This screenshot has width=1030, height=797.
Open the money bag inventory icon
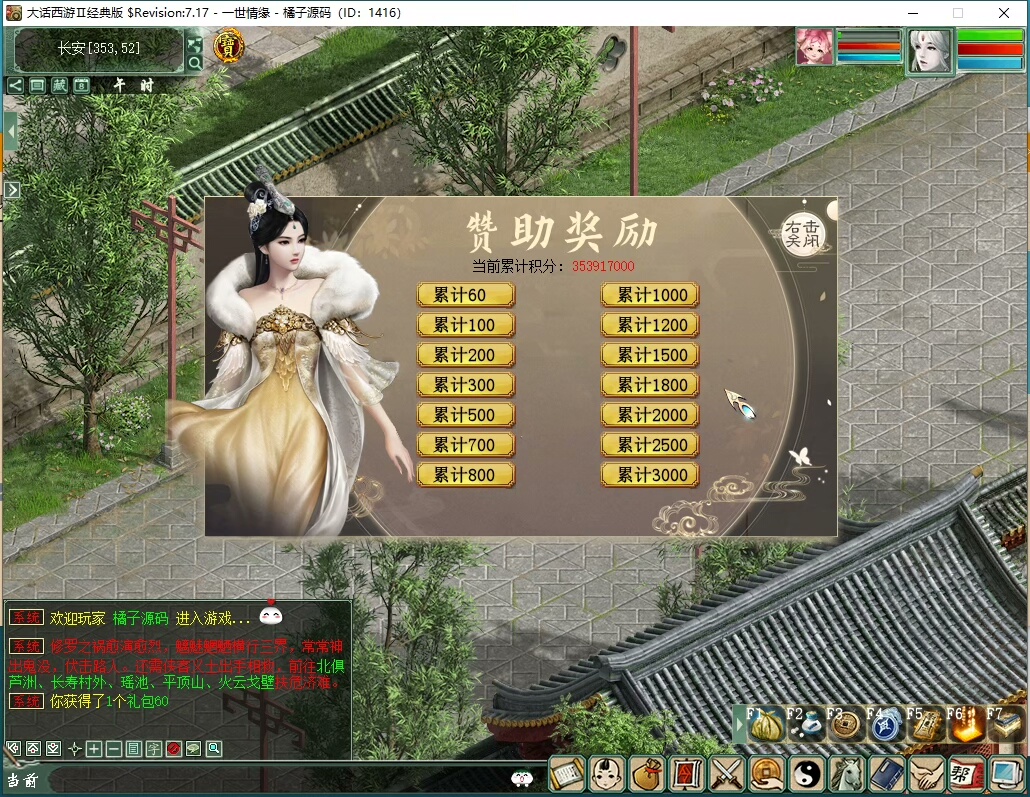click(646, 774)
